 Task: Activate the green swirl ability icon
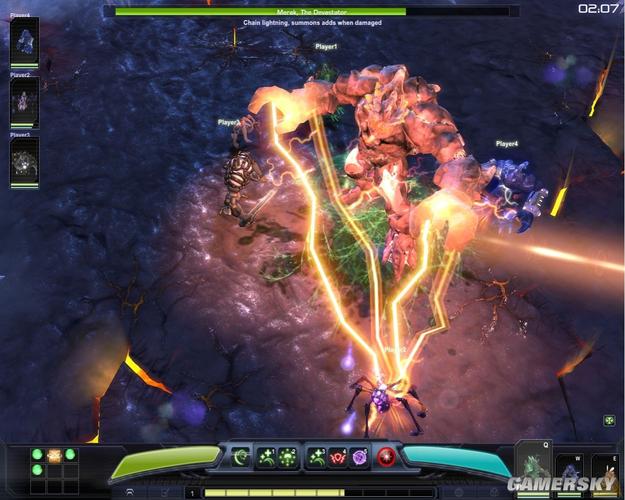coord(241,457)
